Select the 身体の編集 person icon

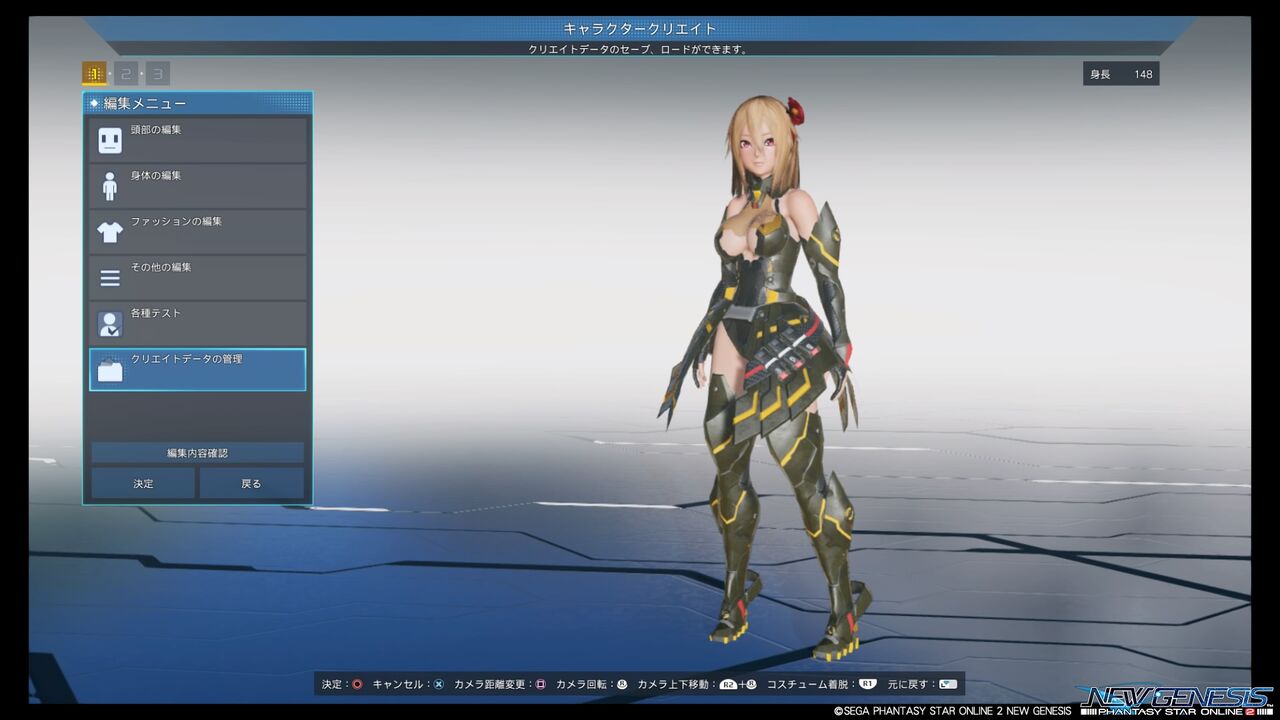coord(110,185)
